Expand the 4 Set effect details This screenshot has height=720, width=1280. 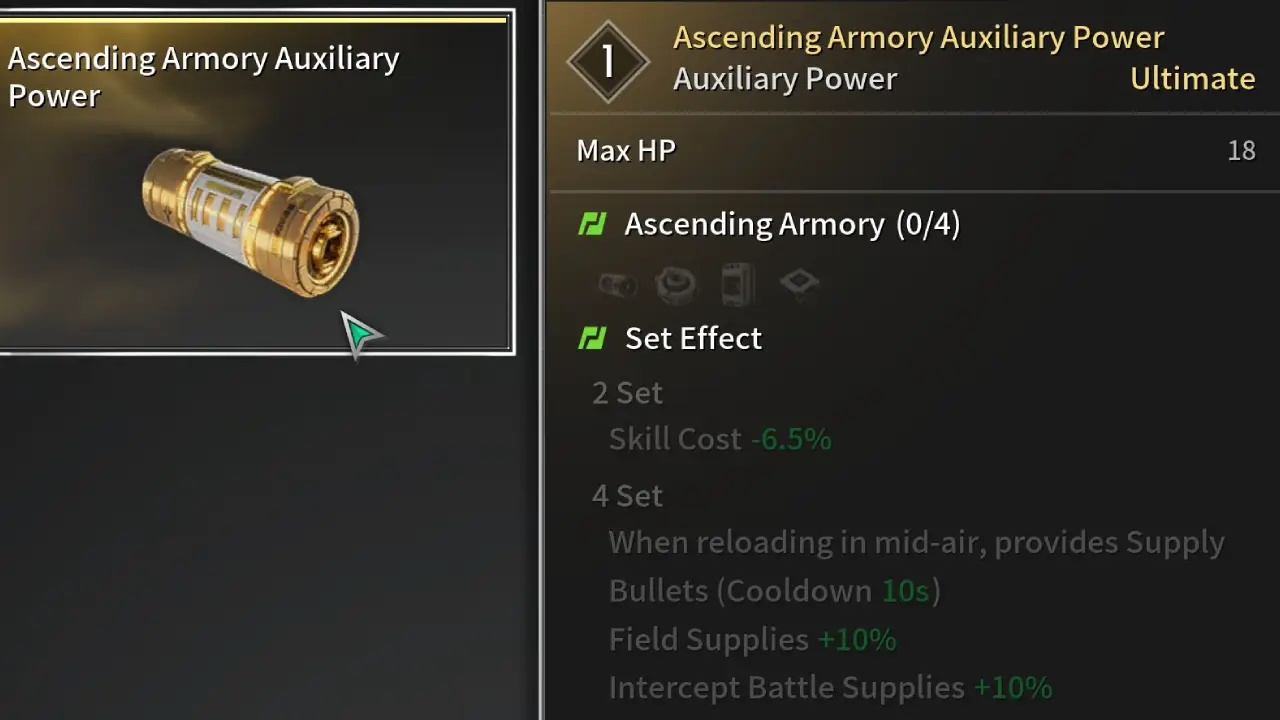pos(627,495)
